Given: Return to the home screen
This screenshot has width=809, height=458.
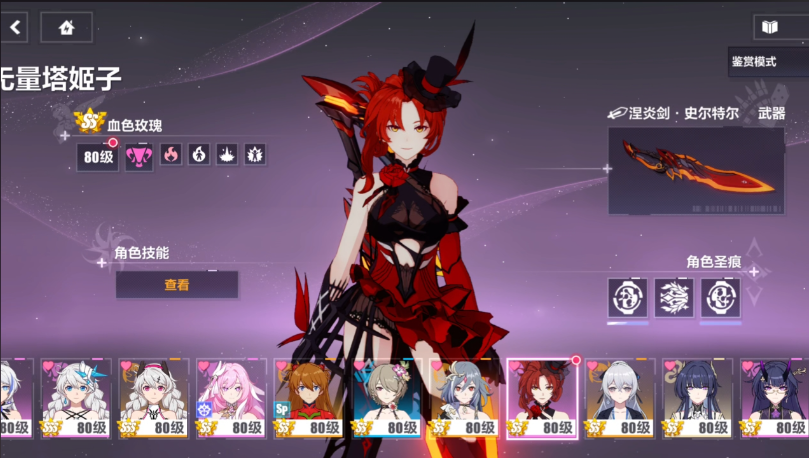Looking at the screenshot, I should 66,27.
